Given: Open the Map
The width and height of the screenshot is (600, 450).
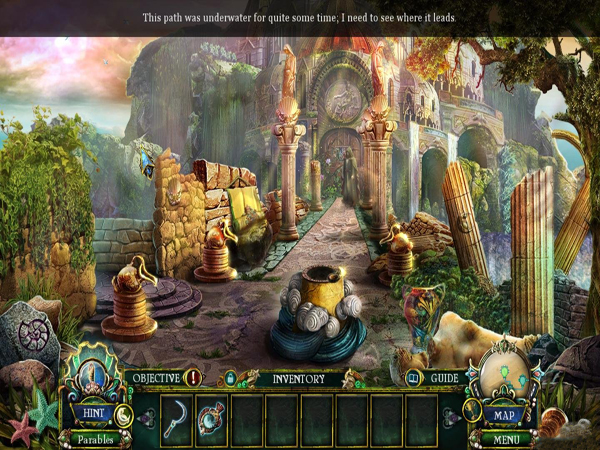Looking at the screenshot, I should (505, 413).
